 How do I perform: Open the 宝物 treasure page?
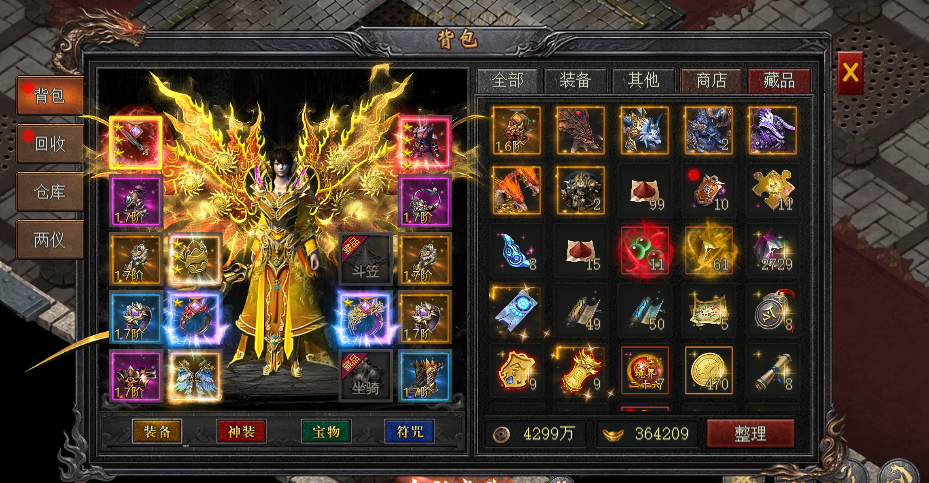pyautogui.click(x=325, y=432)
